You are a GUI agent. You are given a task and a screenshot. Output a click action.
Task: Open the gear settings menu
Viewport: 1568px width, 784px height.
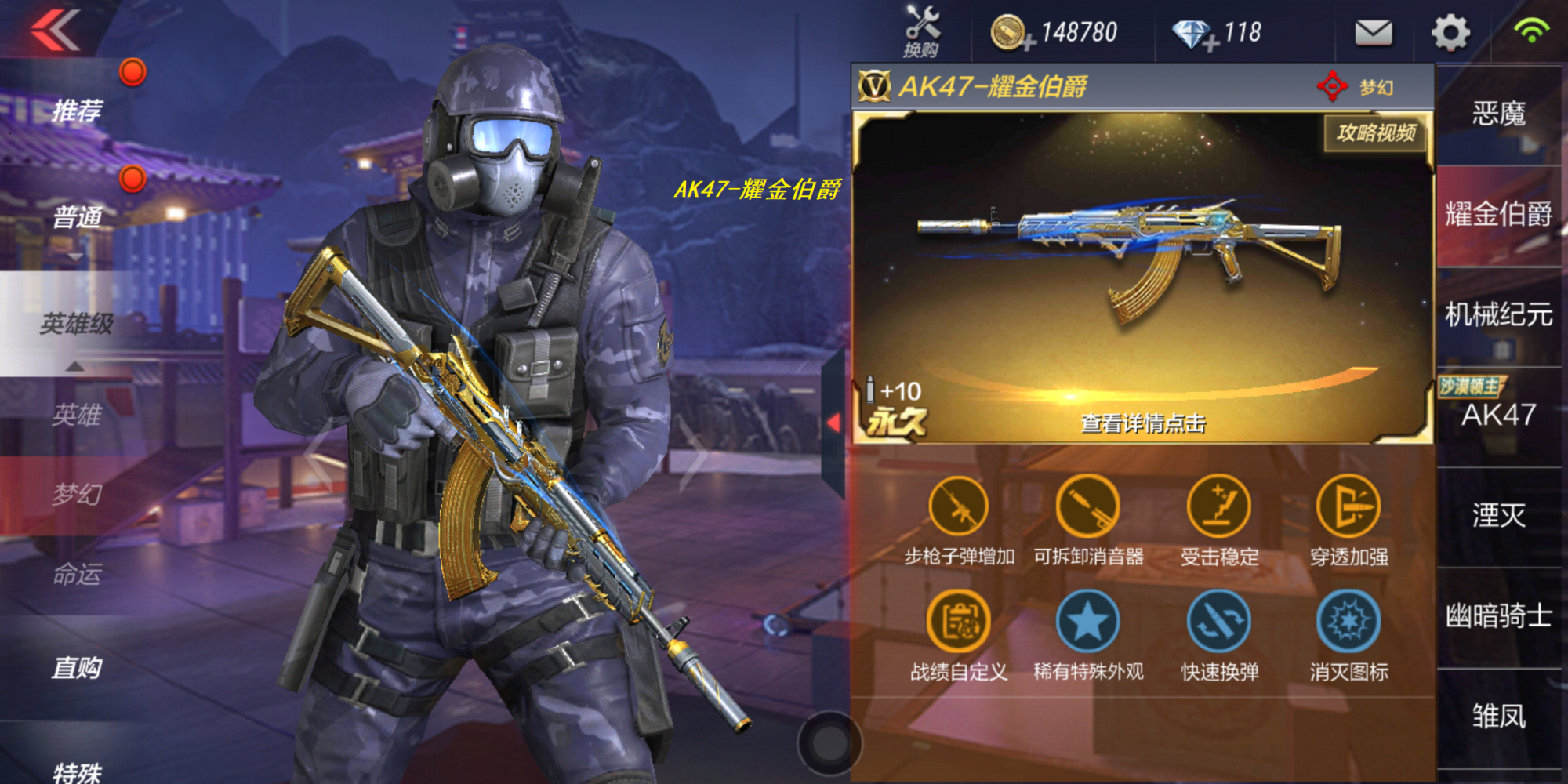coord(1450,33)
